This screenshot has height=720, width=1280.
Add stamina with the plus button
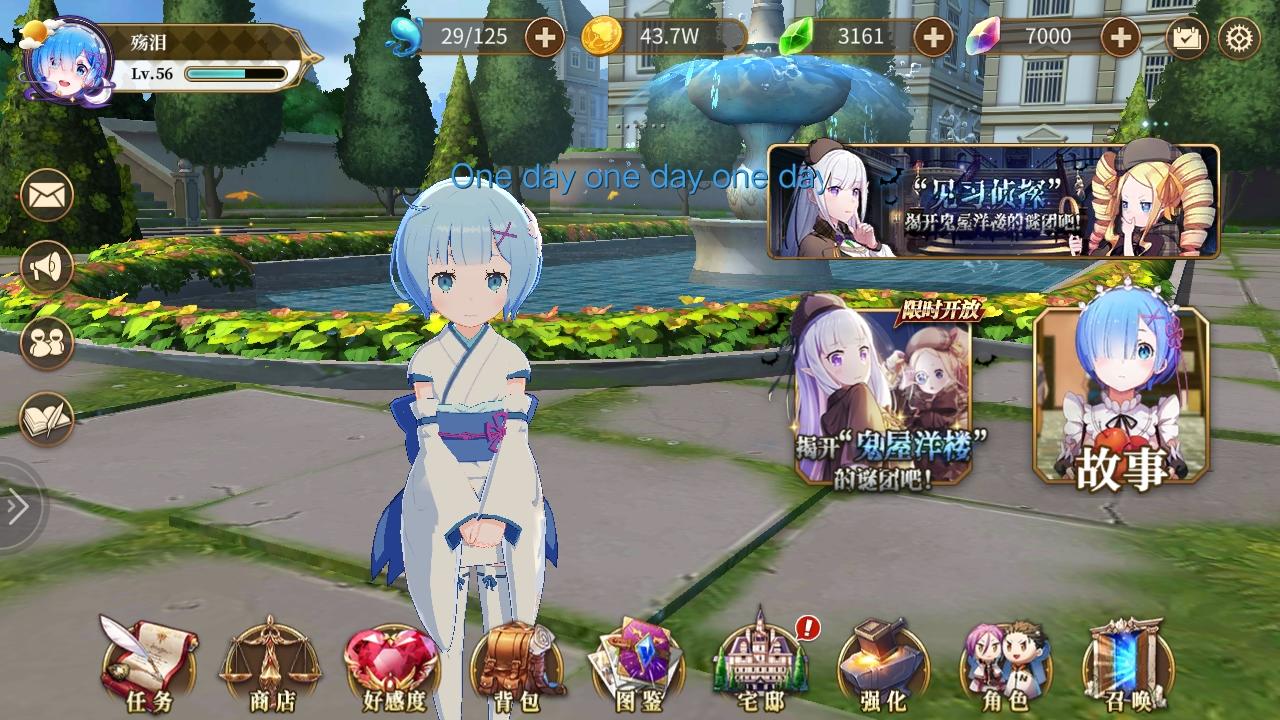click(x=546, y=37)
